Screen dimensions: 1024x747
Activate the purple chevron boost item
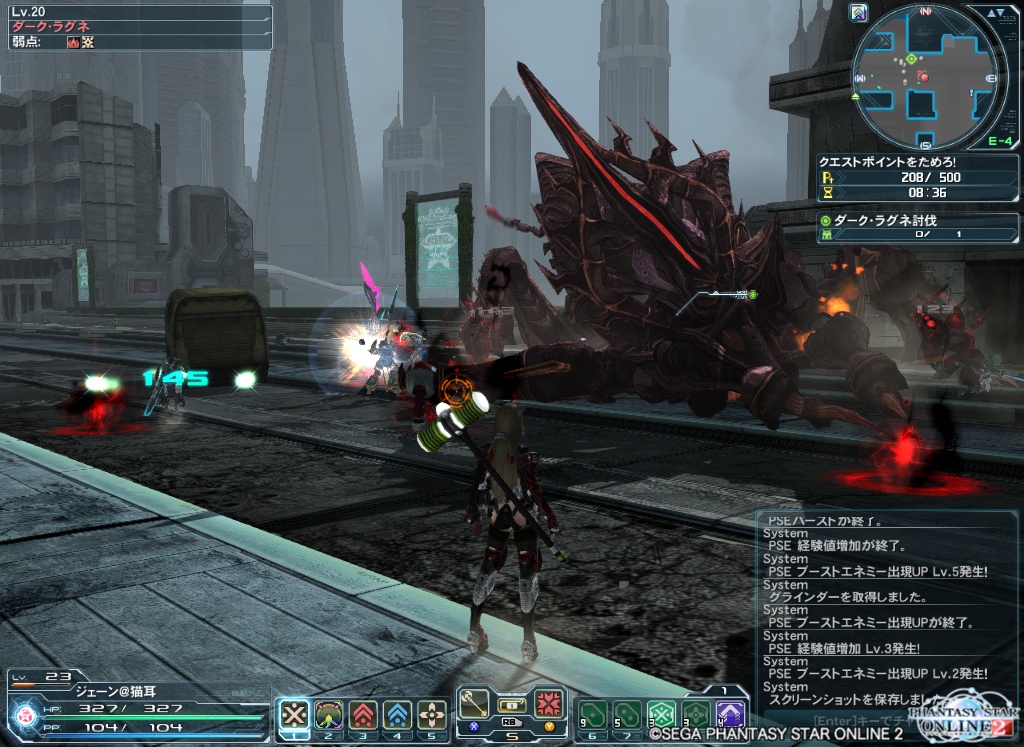point(730,714)
